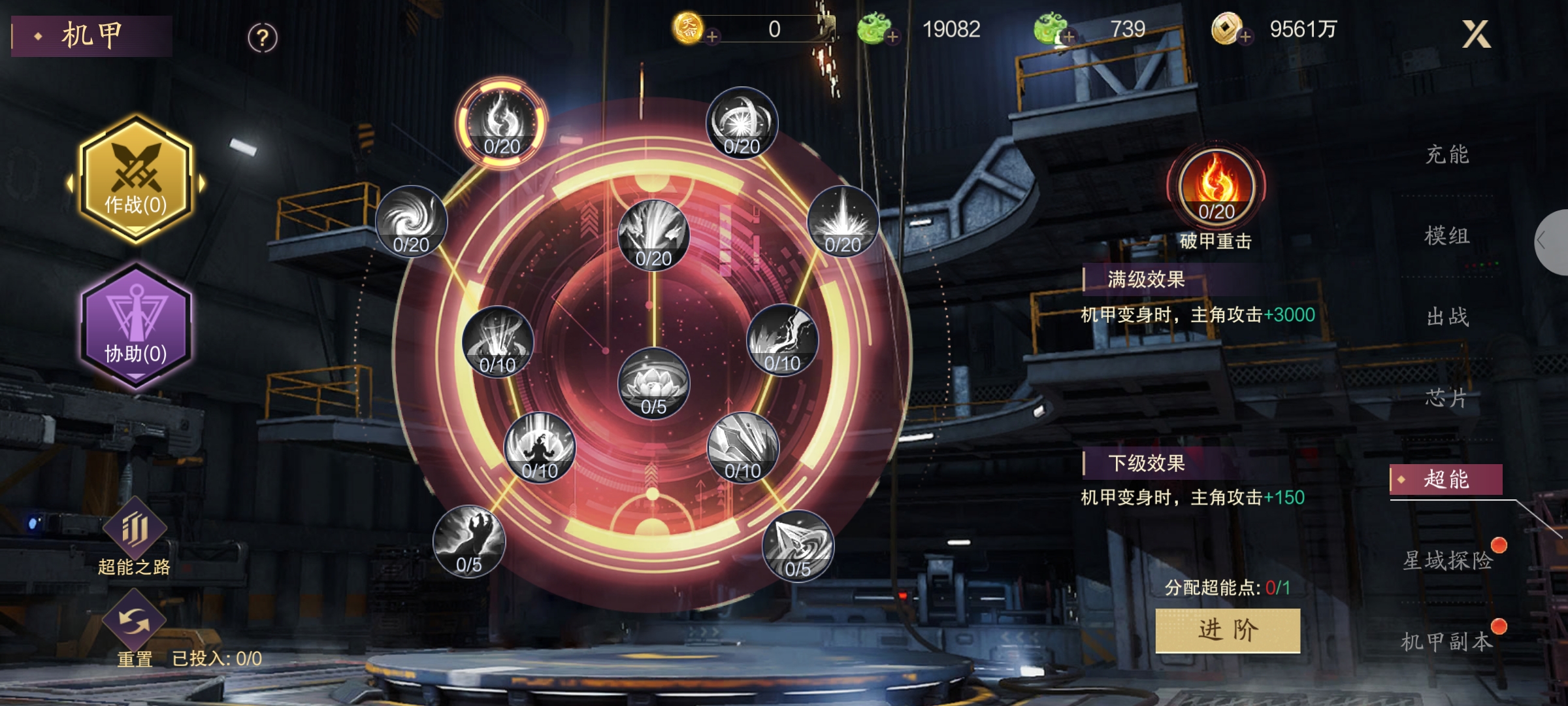Open 超能之路 path icon

click(134, 529)
